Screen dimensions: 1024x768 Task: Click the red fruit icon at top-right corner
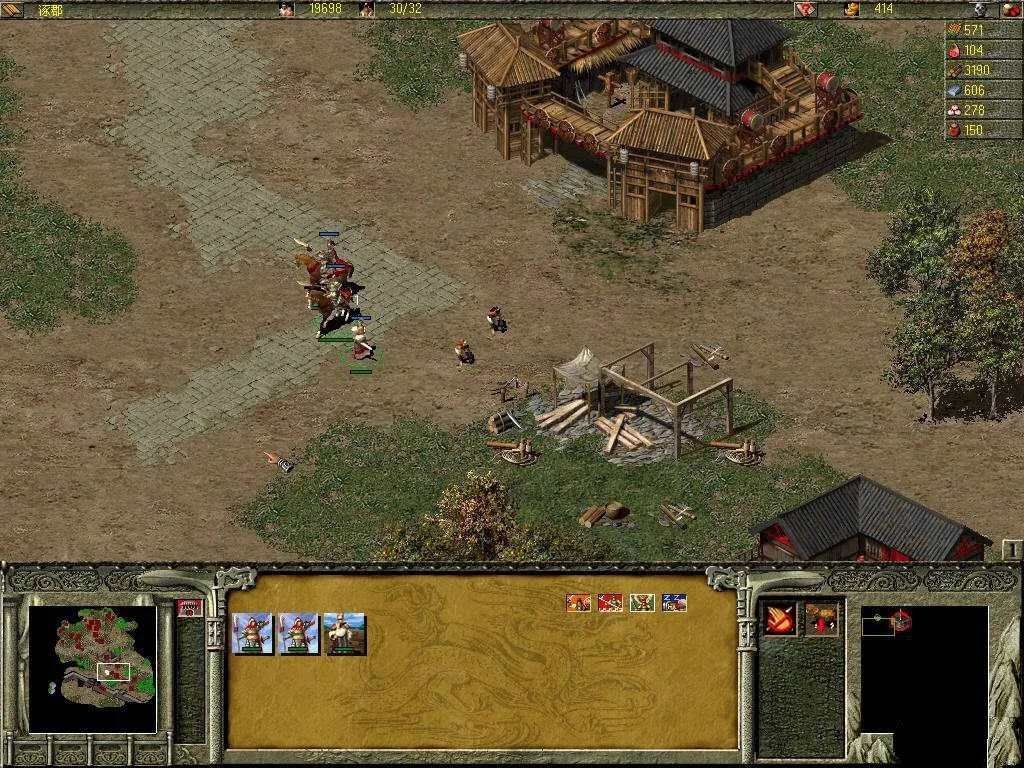coord(1010,9)
